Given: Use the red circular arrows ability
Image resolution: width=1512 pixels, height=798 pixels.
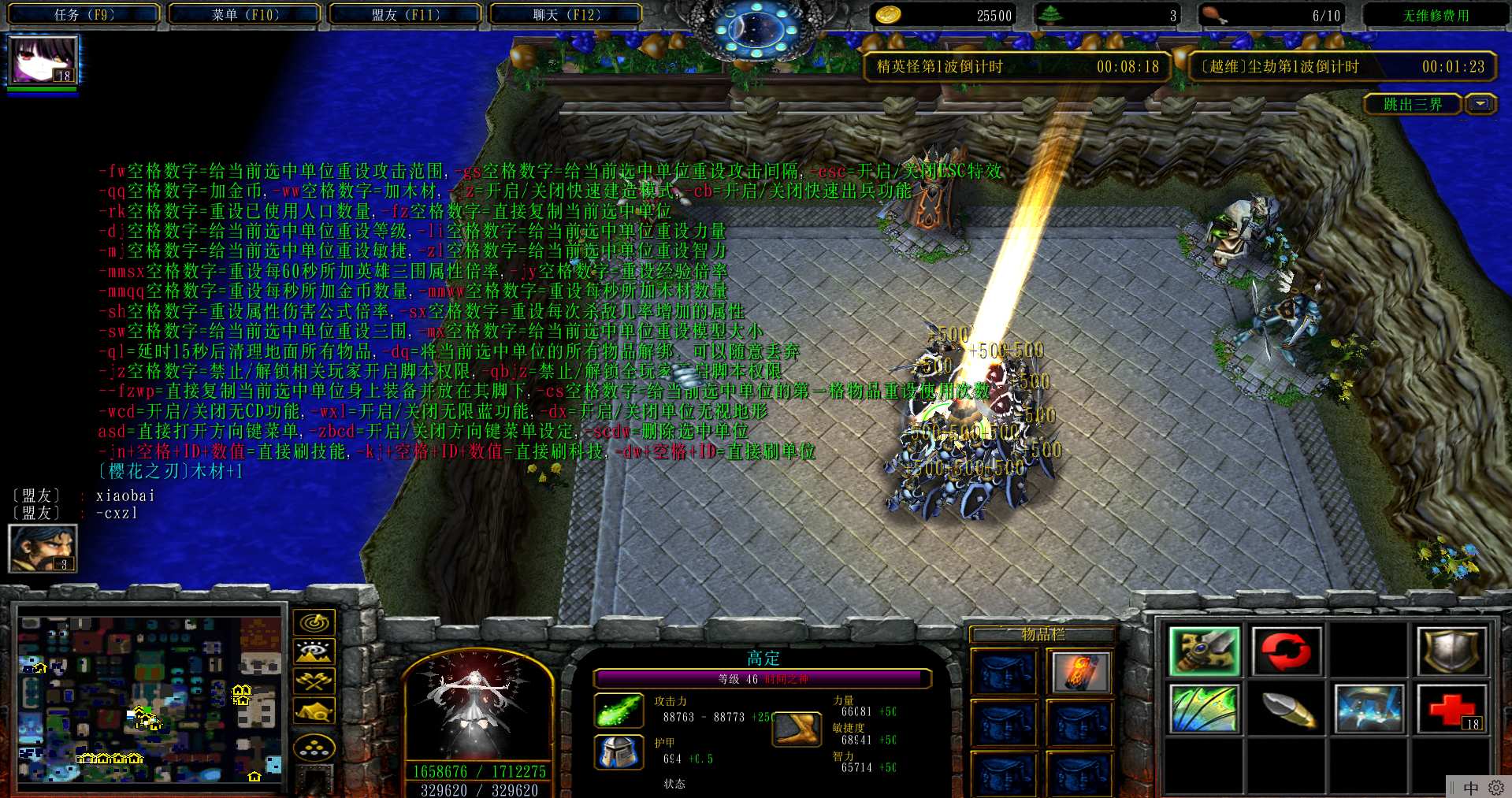Looking at the screenshot, I should tap(1286, 651).
